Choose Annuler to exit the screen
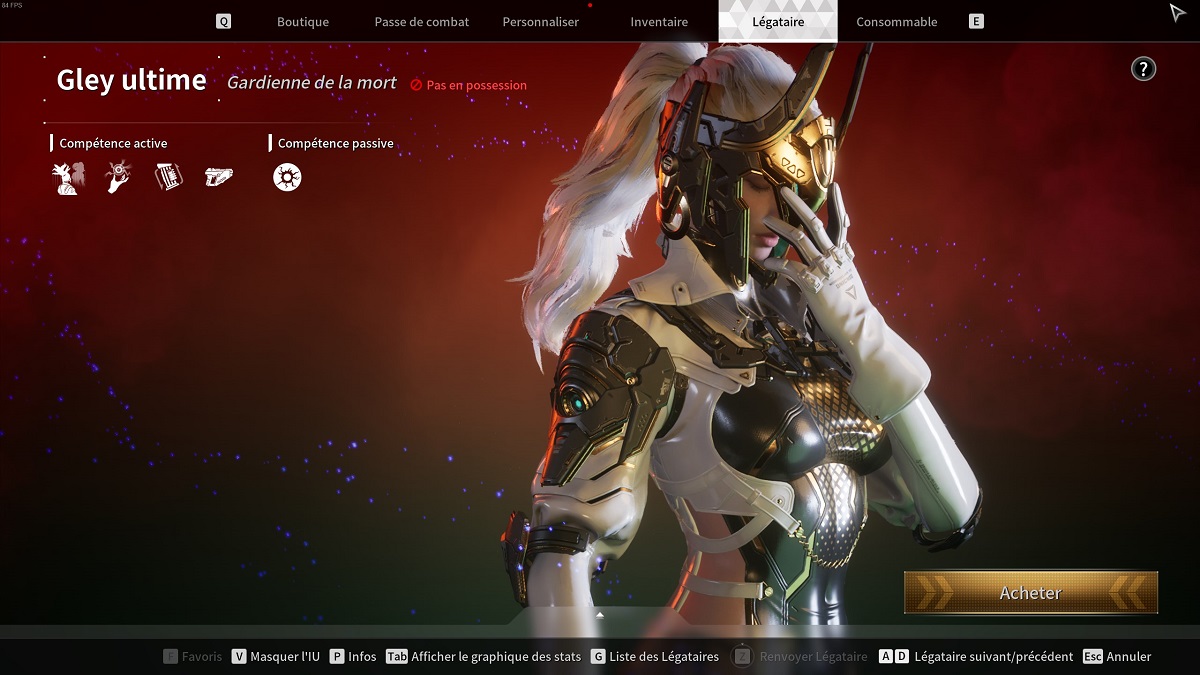Screen dimensions: 1200x675 point(1117,657)
